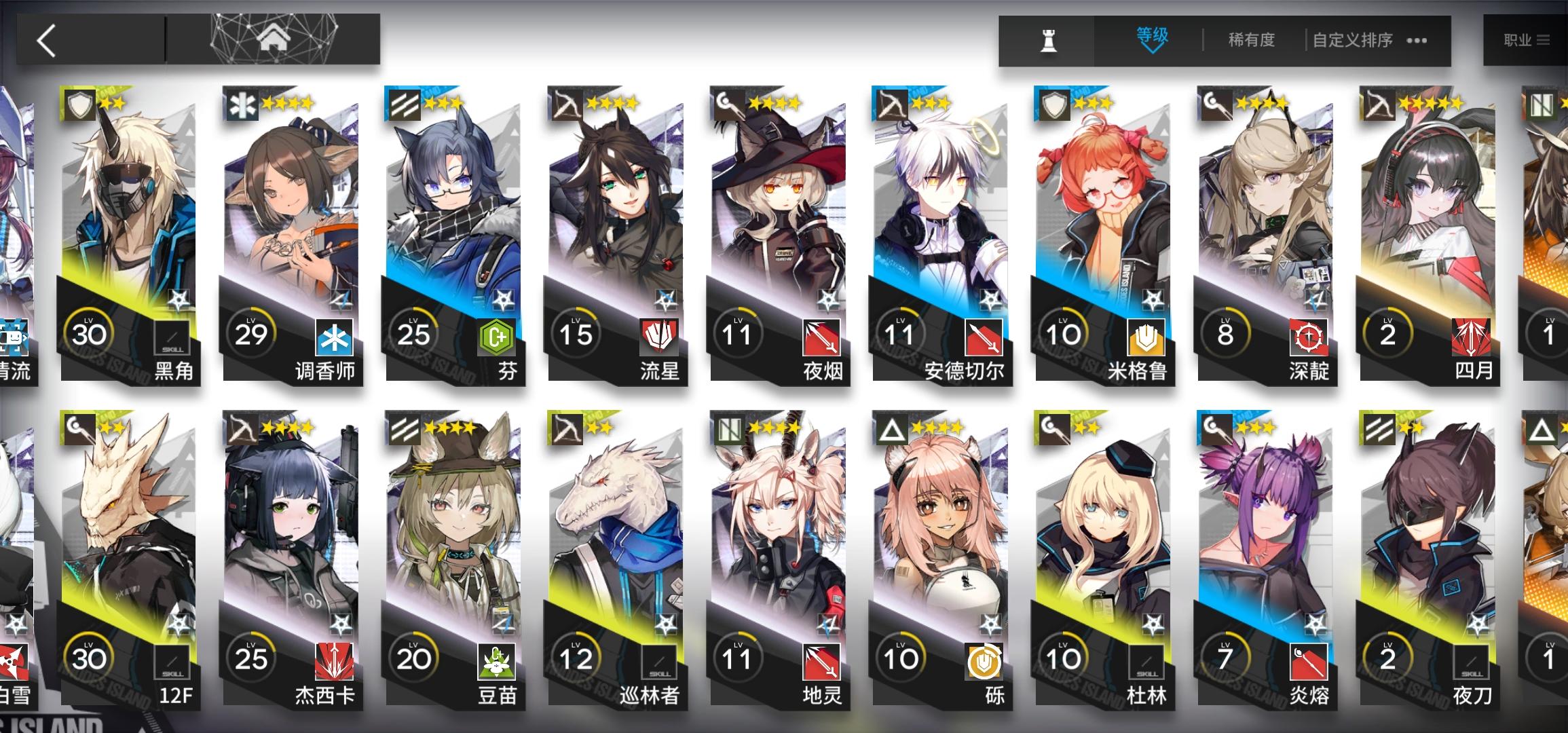Click the home icon in the top bar
This screenshot has height=733, width=1568.
click(x=274, y=39)
